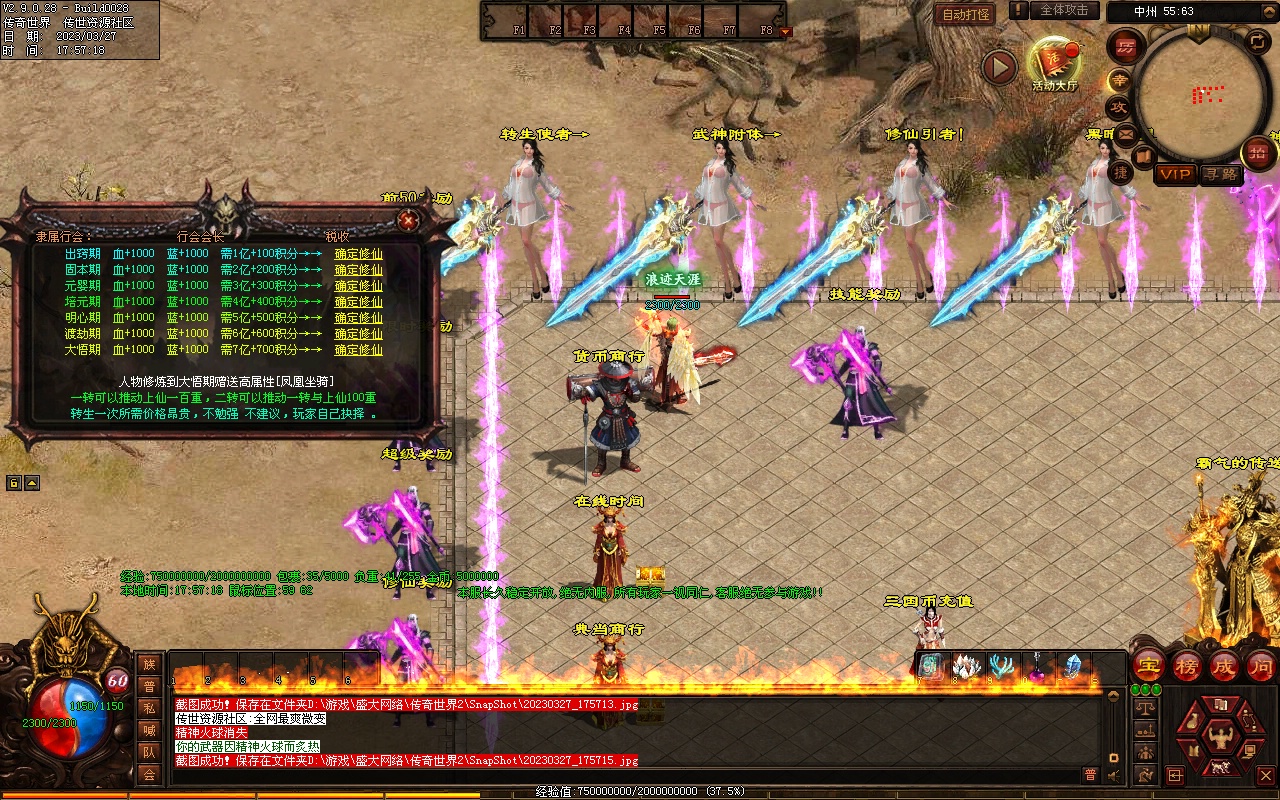Close the cultivation dialog panel

point(407,220)
